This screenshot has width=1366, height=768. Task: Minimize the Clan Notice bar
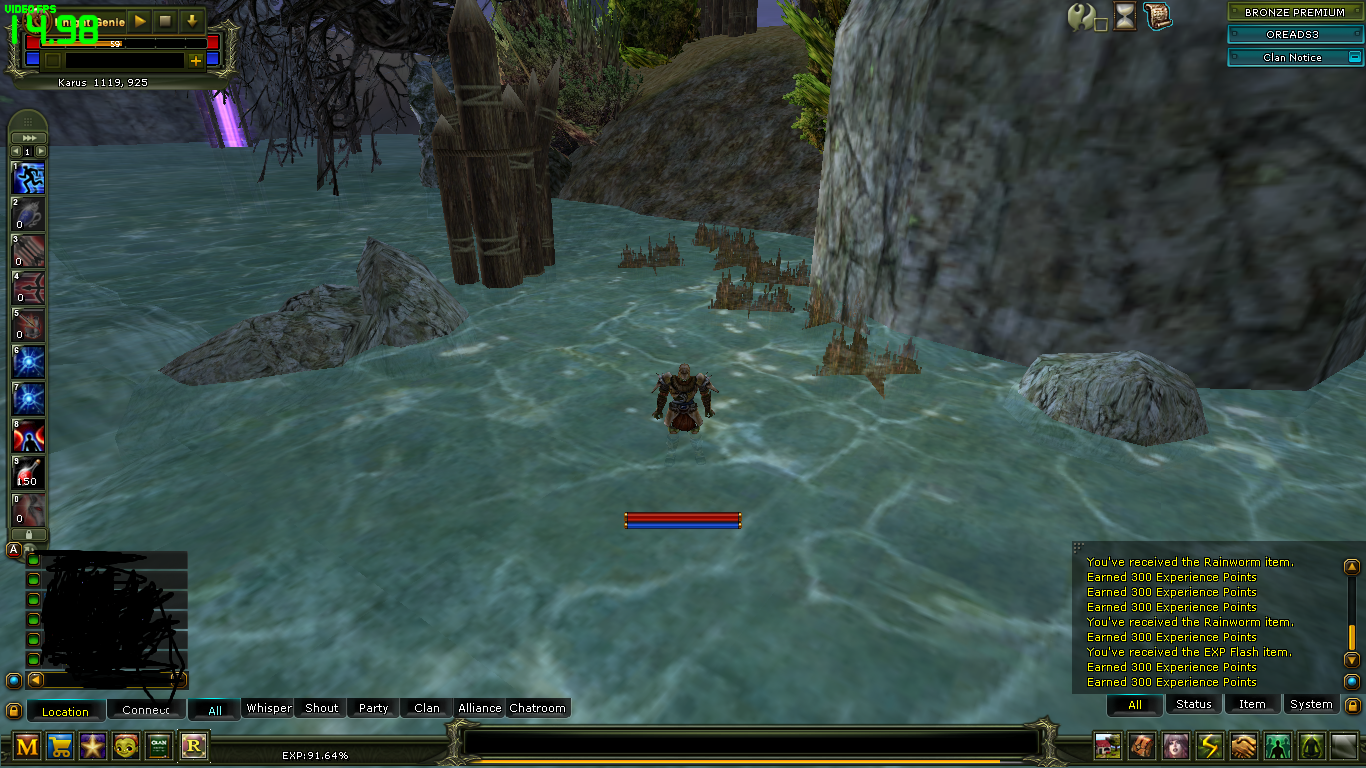(1354, 57)
